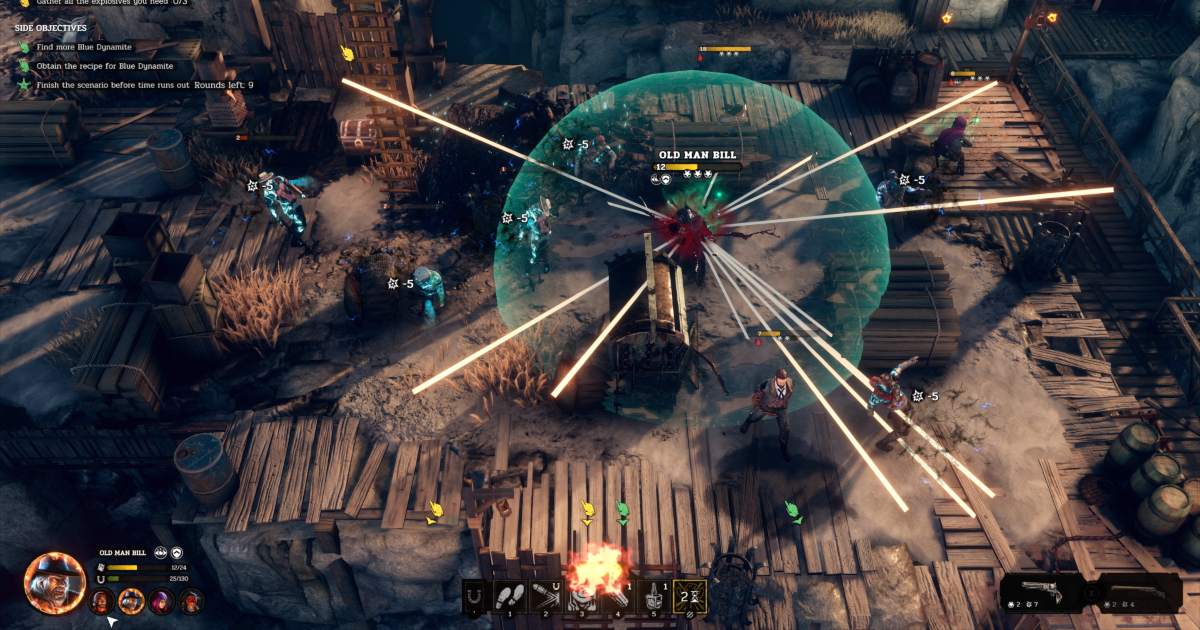This screenshot has height=630, width=1200.
Task: Choose the dynamite sticks item
Action: pyautogui.click(x=617, y=596)
